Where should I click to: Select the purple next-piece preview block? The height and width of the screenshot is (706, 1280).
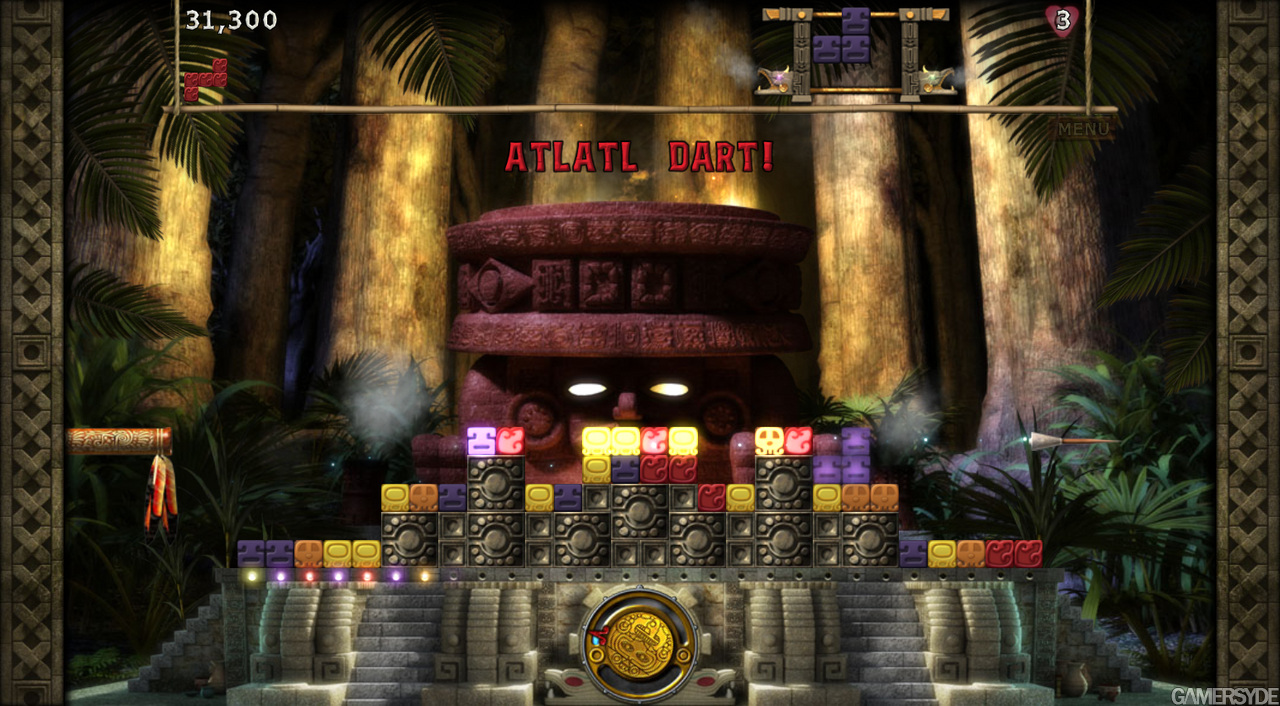[842, 40]
